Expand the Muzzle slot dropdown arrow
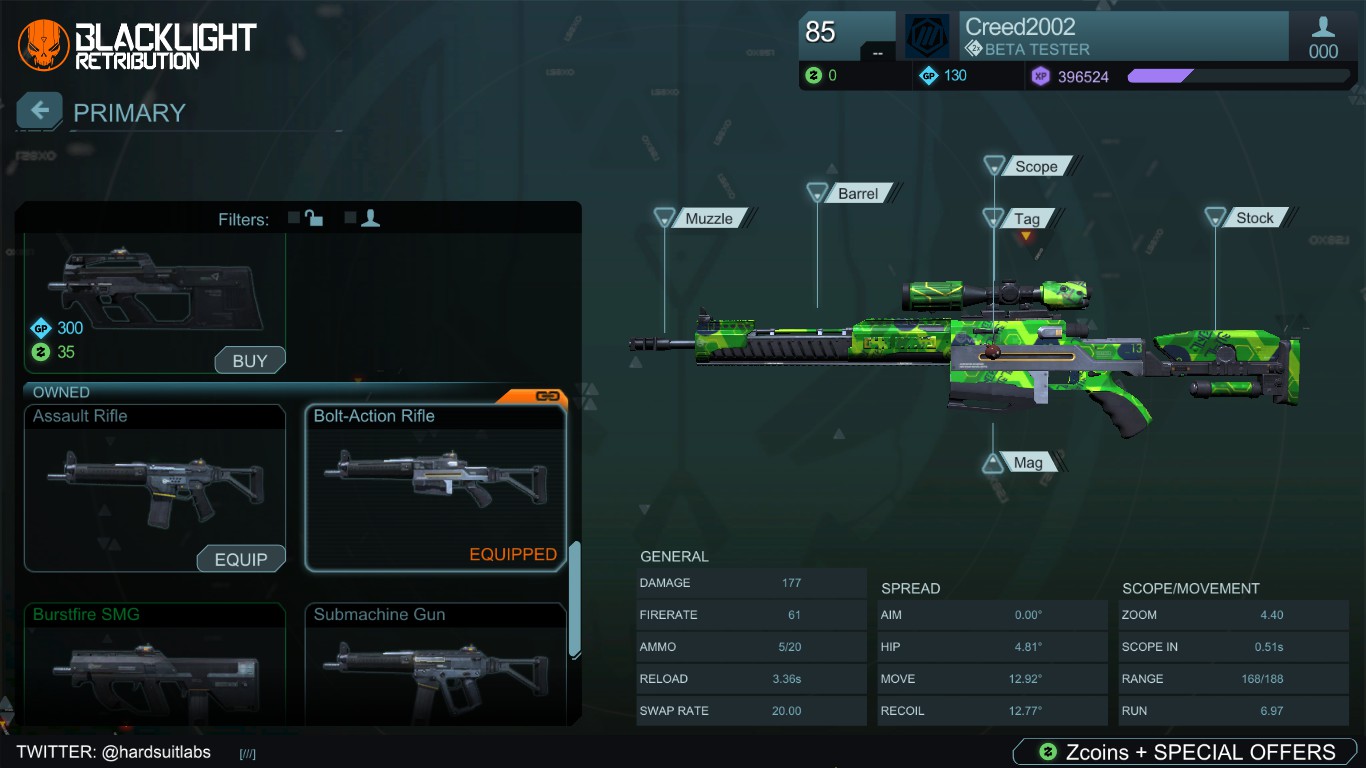The width and height of the screenshot is (1366, 768). tap(663, 218)
